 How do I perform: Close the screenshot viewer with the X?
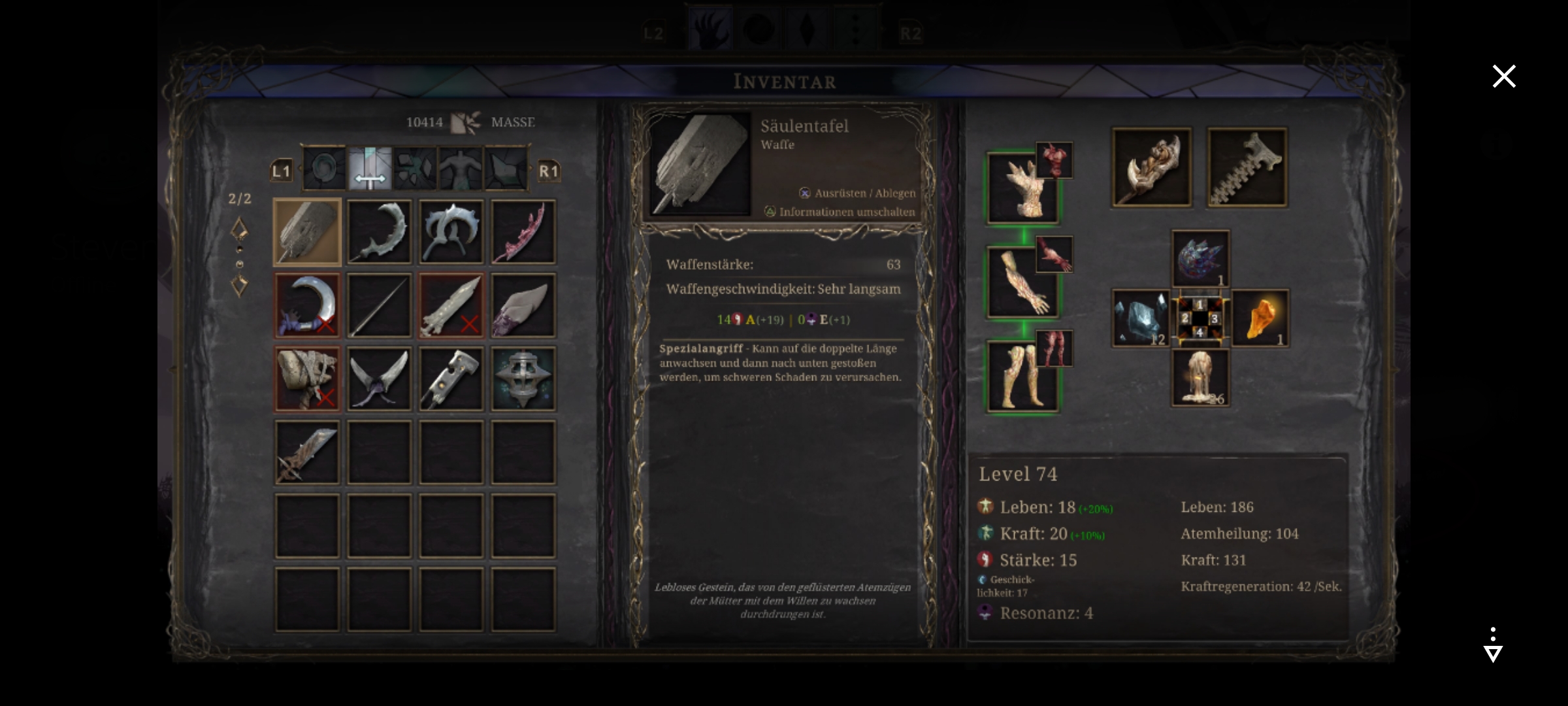click(x=1503, y=76)
